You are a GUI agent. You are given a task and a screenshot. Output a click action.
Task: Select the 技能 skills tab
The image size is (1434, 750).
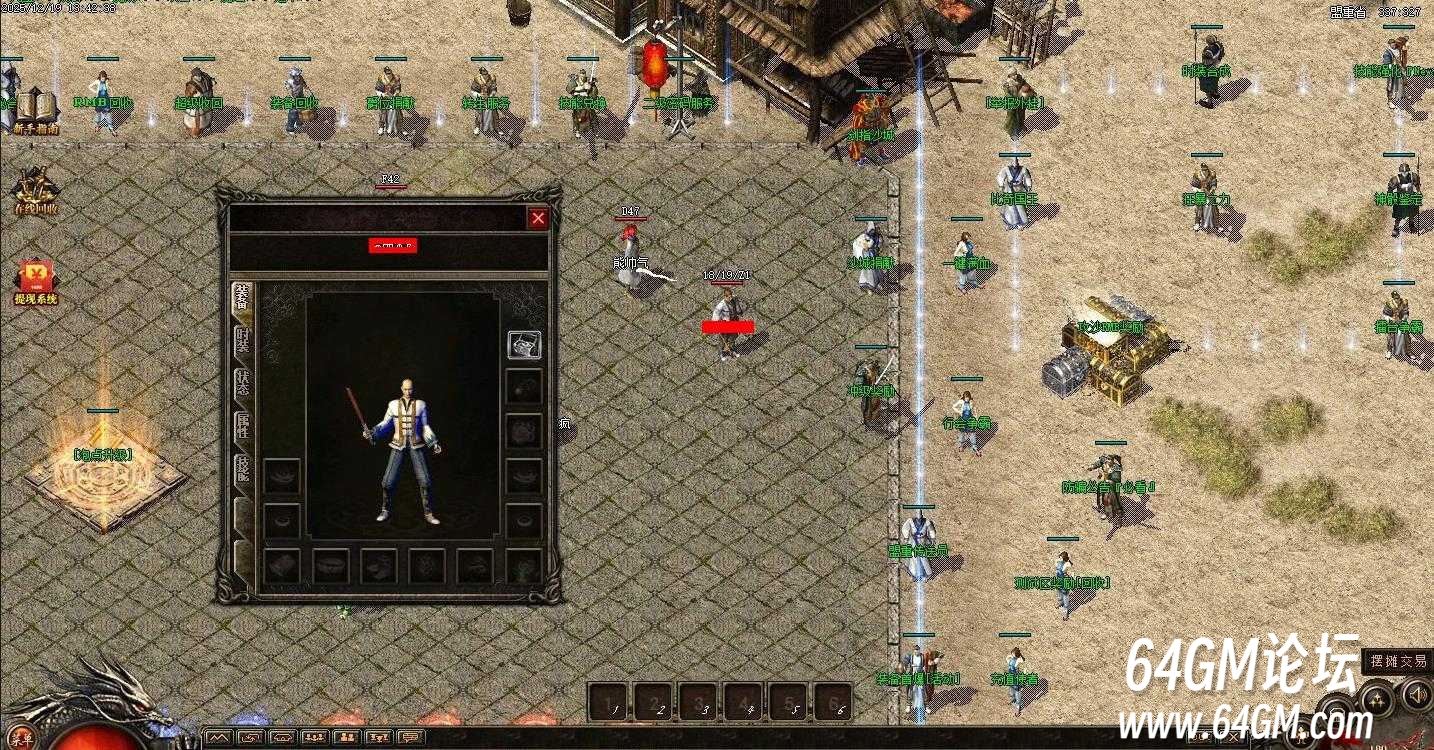coord(243,470)
